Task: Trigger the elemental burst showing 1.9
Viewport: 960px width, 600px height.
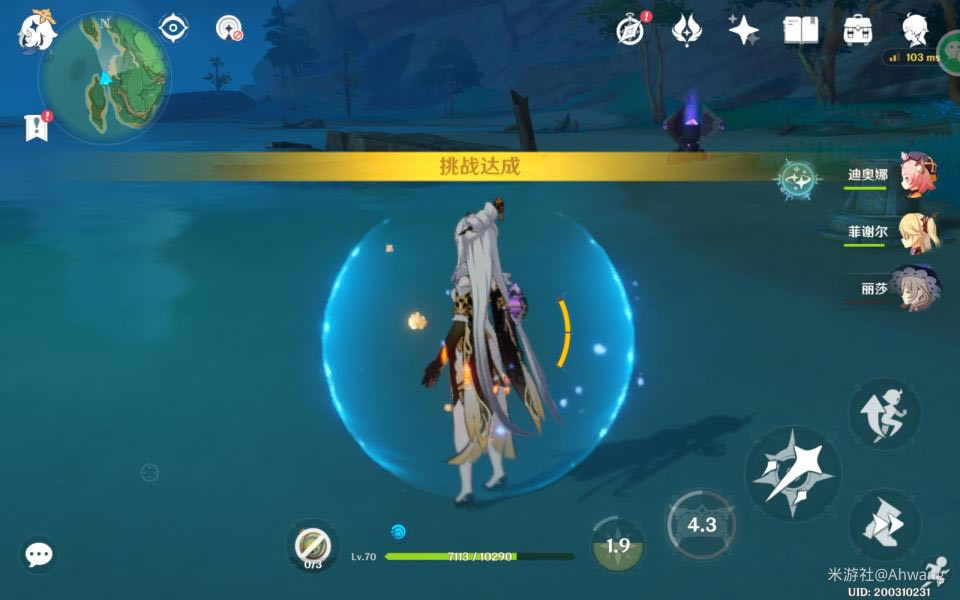Action: pyautogui.click(x=617, y=545)
